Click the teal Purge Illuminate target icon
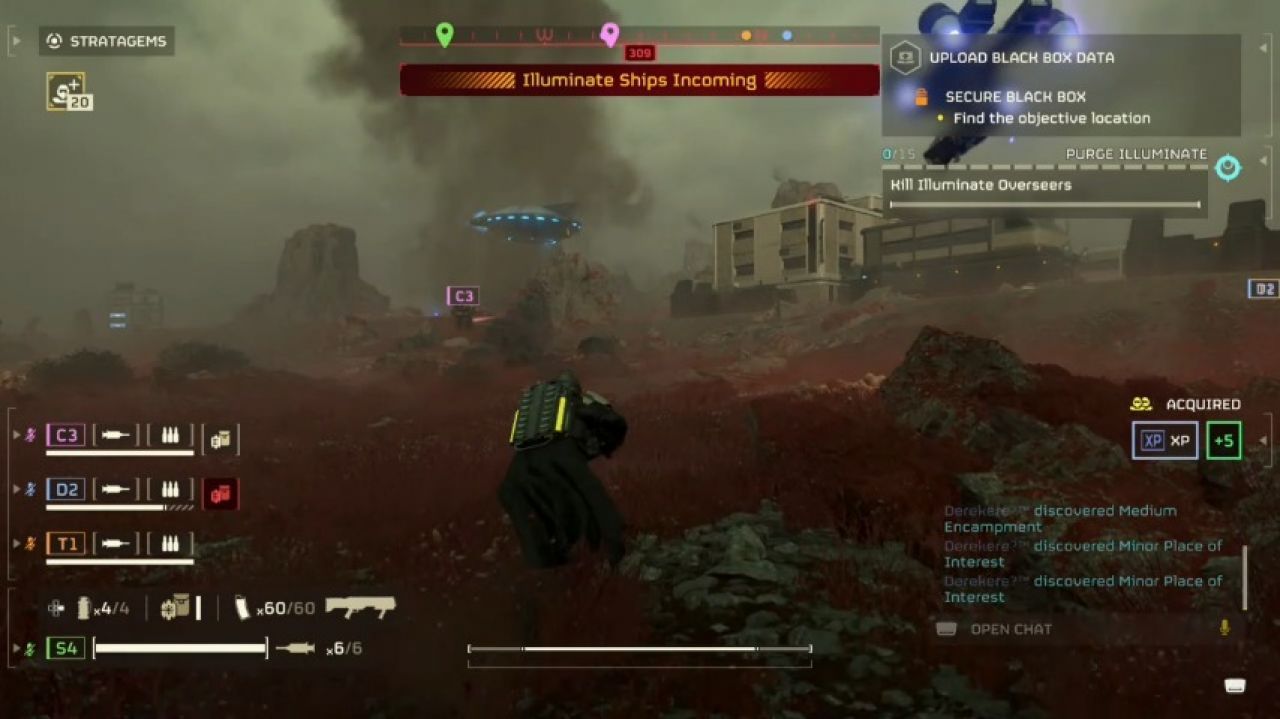The width and height of the screenshot is (1280, 719). 1228,168
